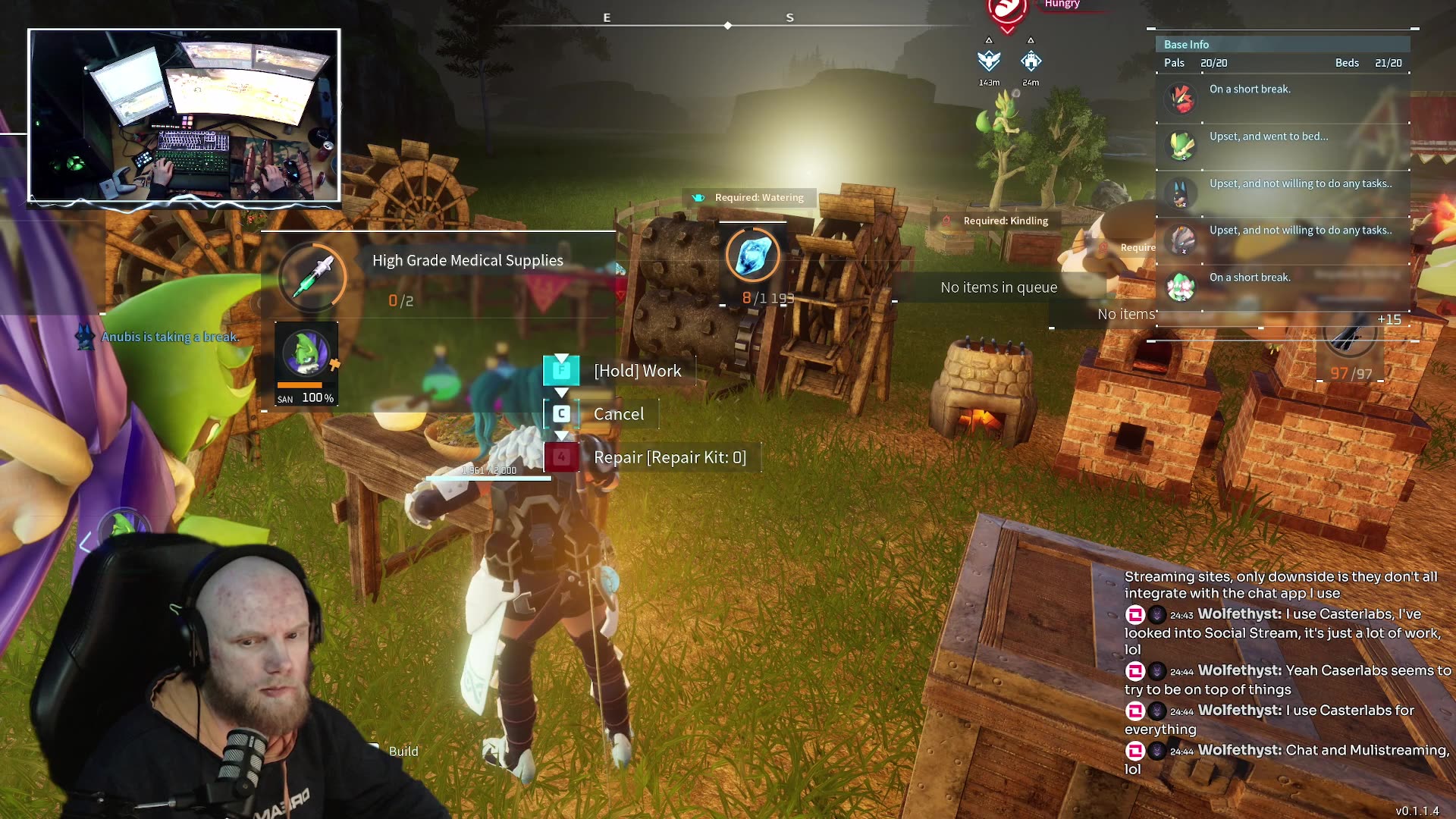Viewport: 1456px width, 819px height.
Task: Select the blue crystal material icon
Action: point(752,256)
